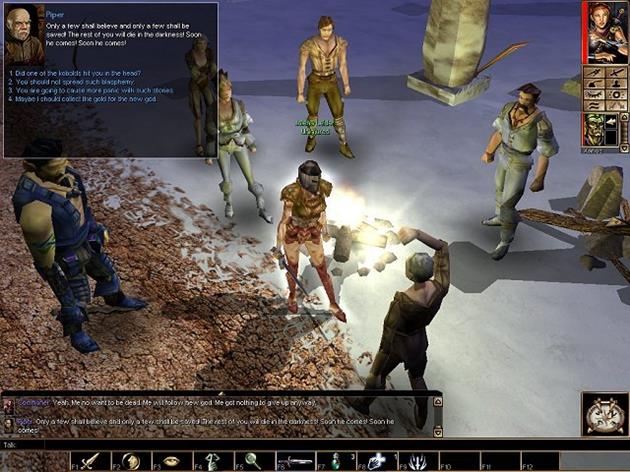
Task: Activate the sword icon in the F1 quickslot
Action: pos(90,460)
